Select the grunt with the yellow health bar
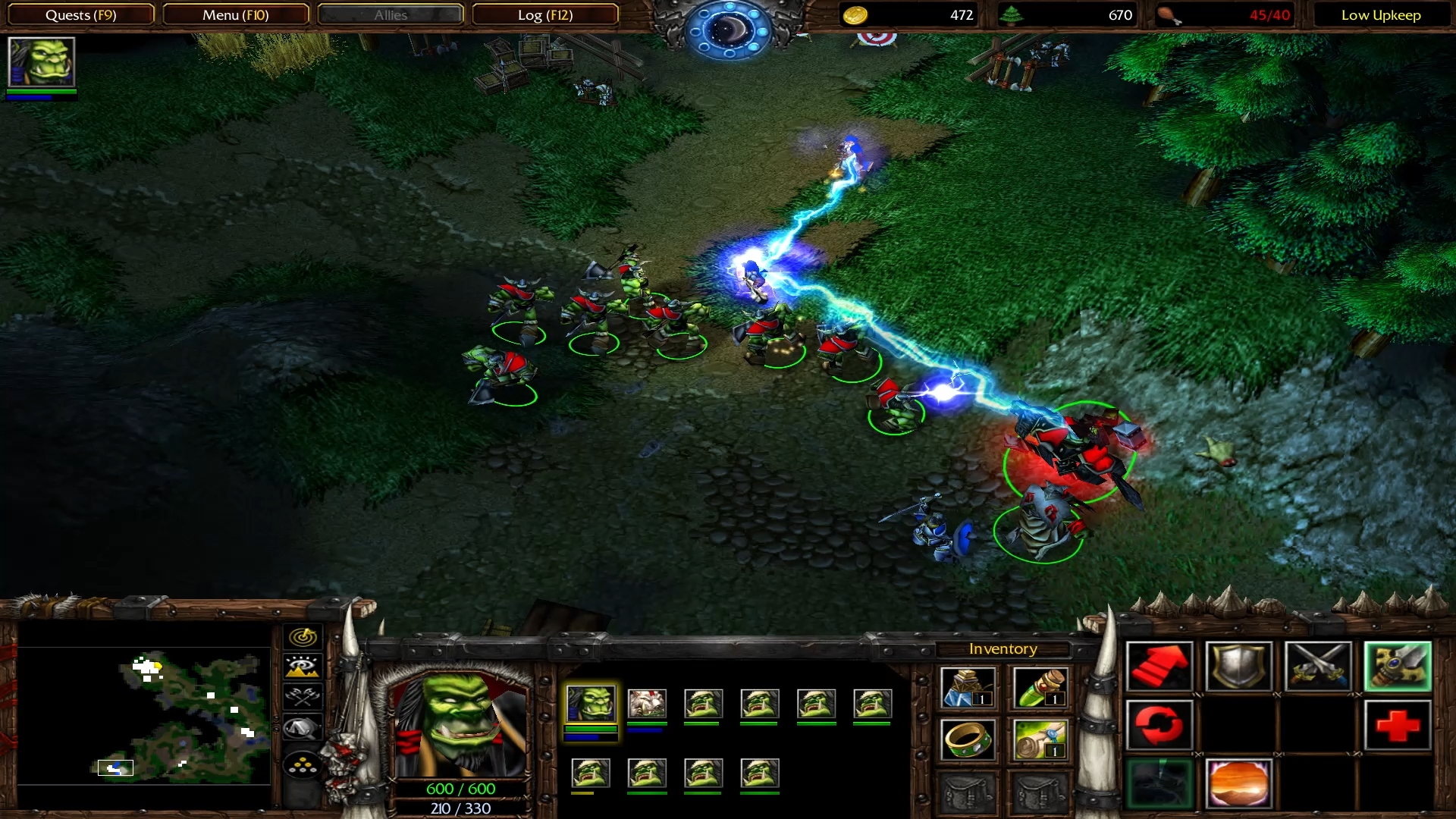Viewport: 1456px width, 819px height. point(591,773)
